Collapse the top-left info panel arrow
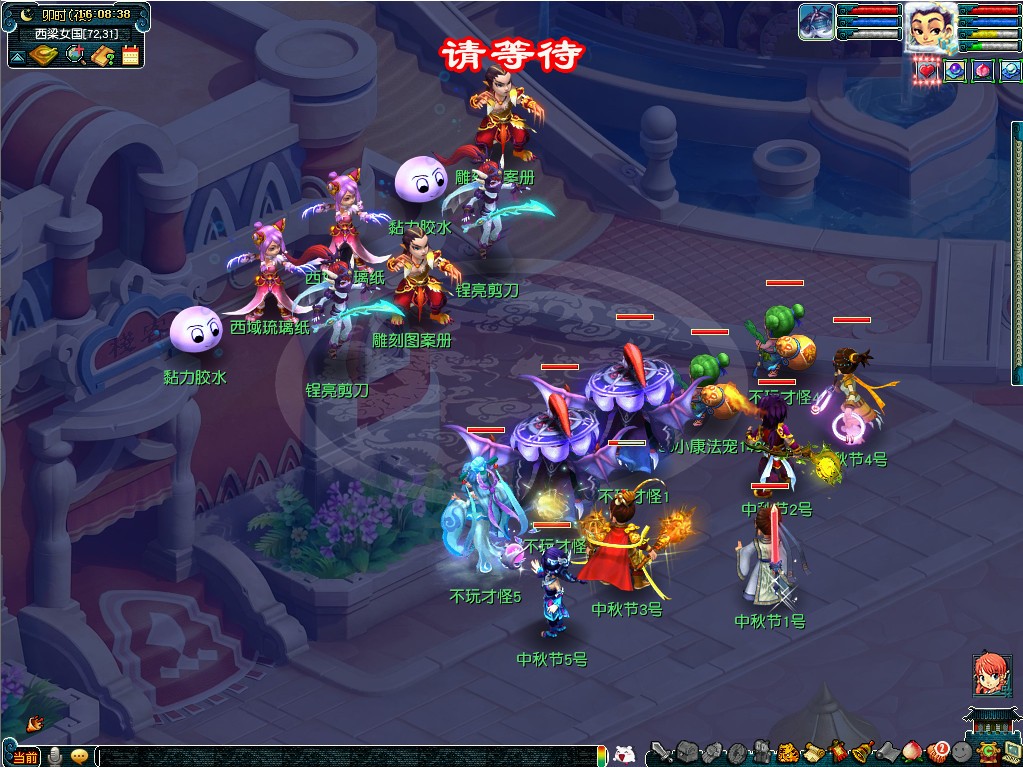Screen dimensions: 1023x767 17,57
